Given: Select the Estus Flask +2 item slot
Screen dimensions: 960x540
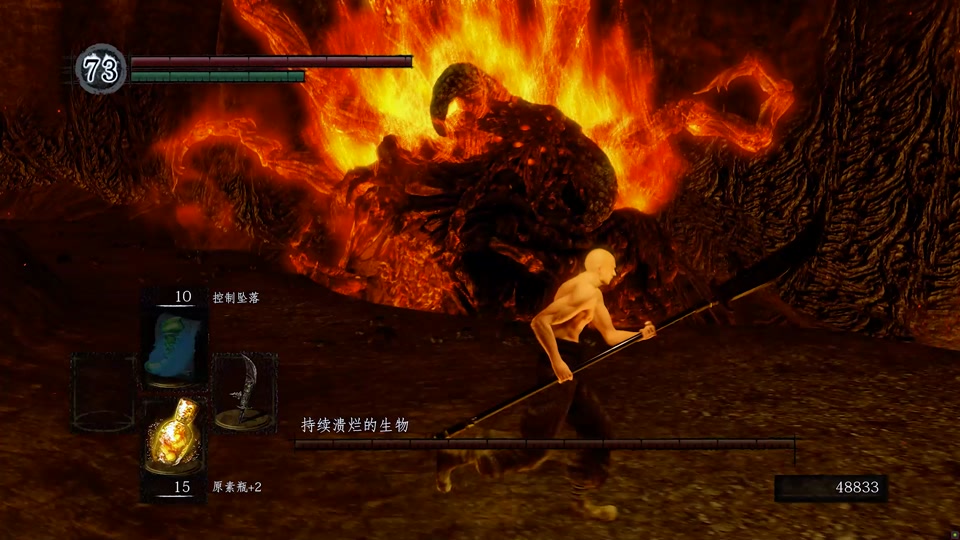Looking at the screenshot, I should [173, 436].
